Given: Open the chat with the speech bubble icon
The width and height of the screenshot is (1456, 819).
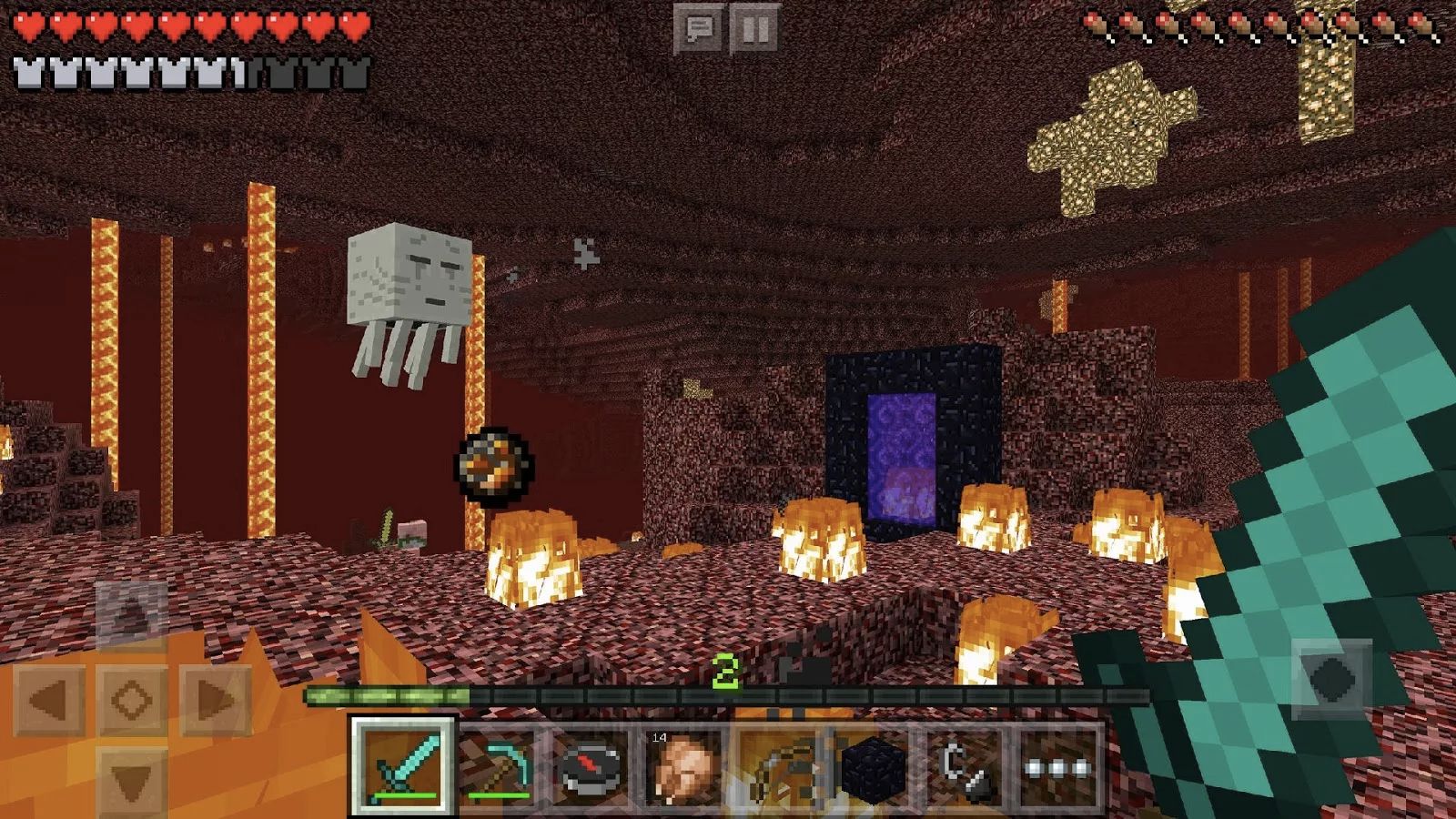Looking at the screenshot, I should 697,25.
